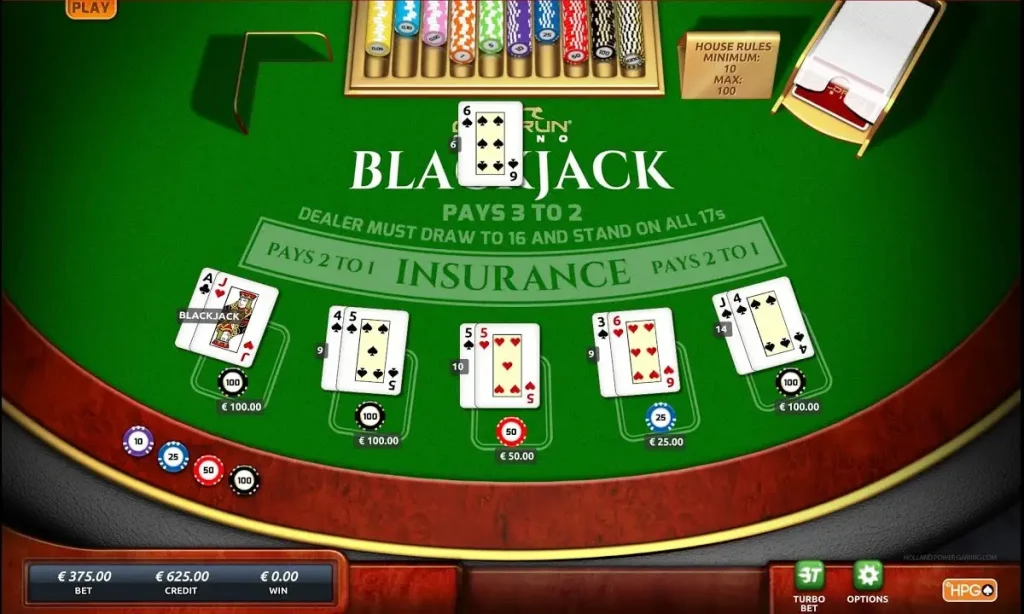
Task: Select the hand showing 4 and 5 of spades
Action: pyautogui.click(x=366, y=350)
